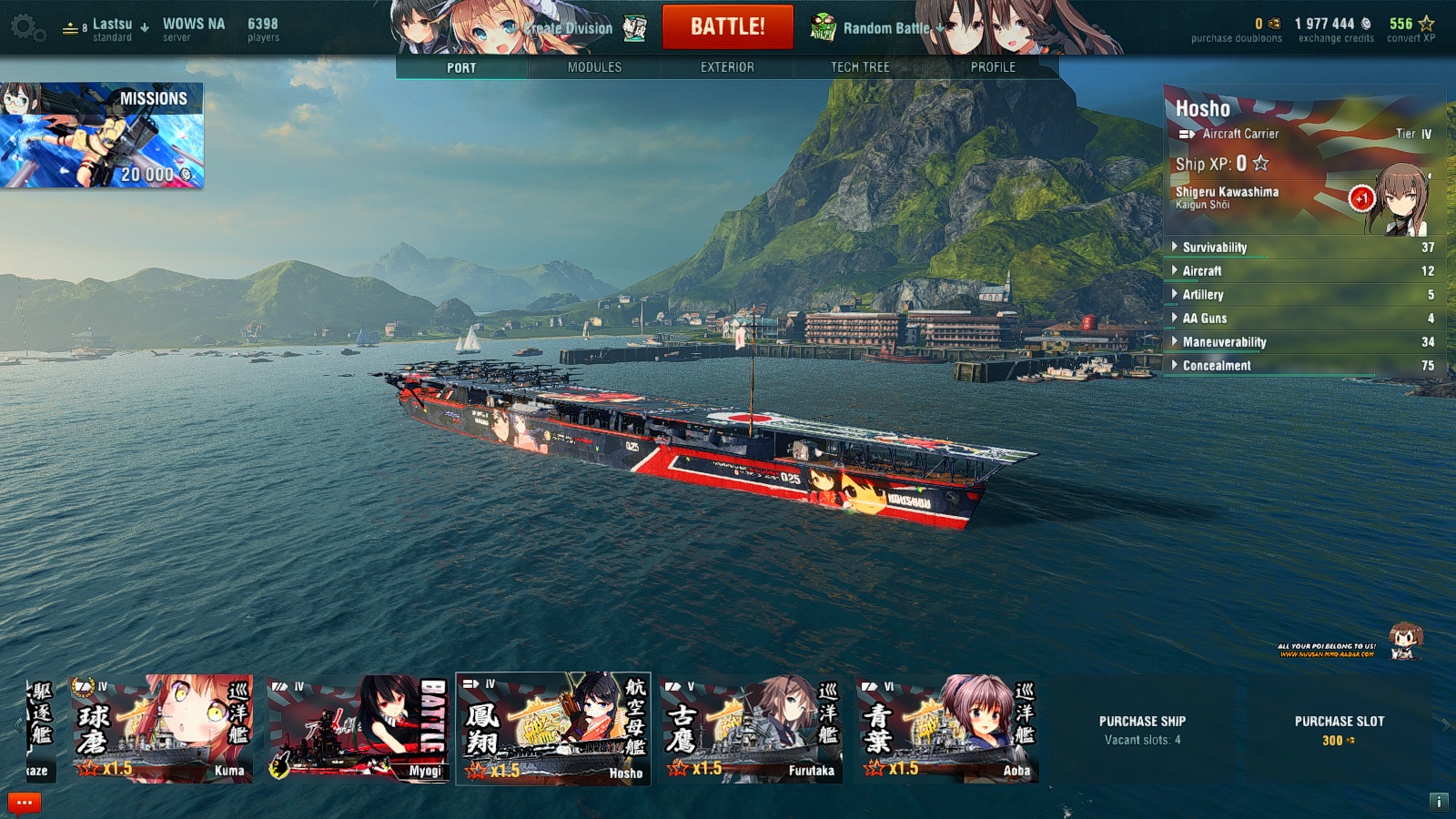
Task: Go to the Tech Tree tab
Action: [860, 67]
